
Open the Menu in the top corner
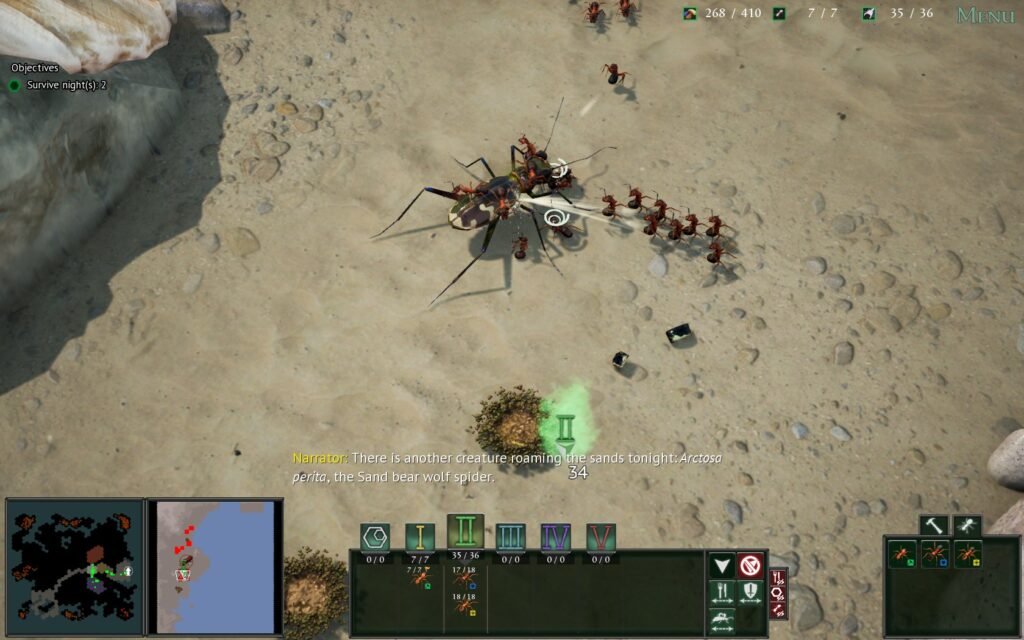pyautogui.click(x=985, y=15)
